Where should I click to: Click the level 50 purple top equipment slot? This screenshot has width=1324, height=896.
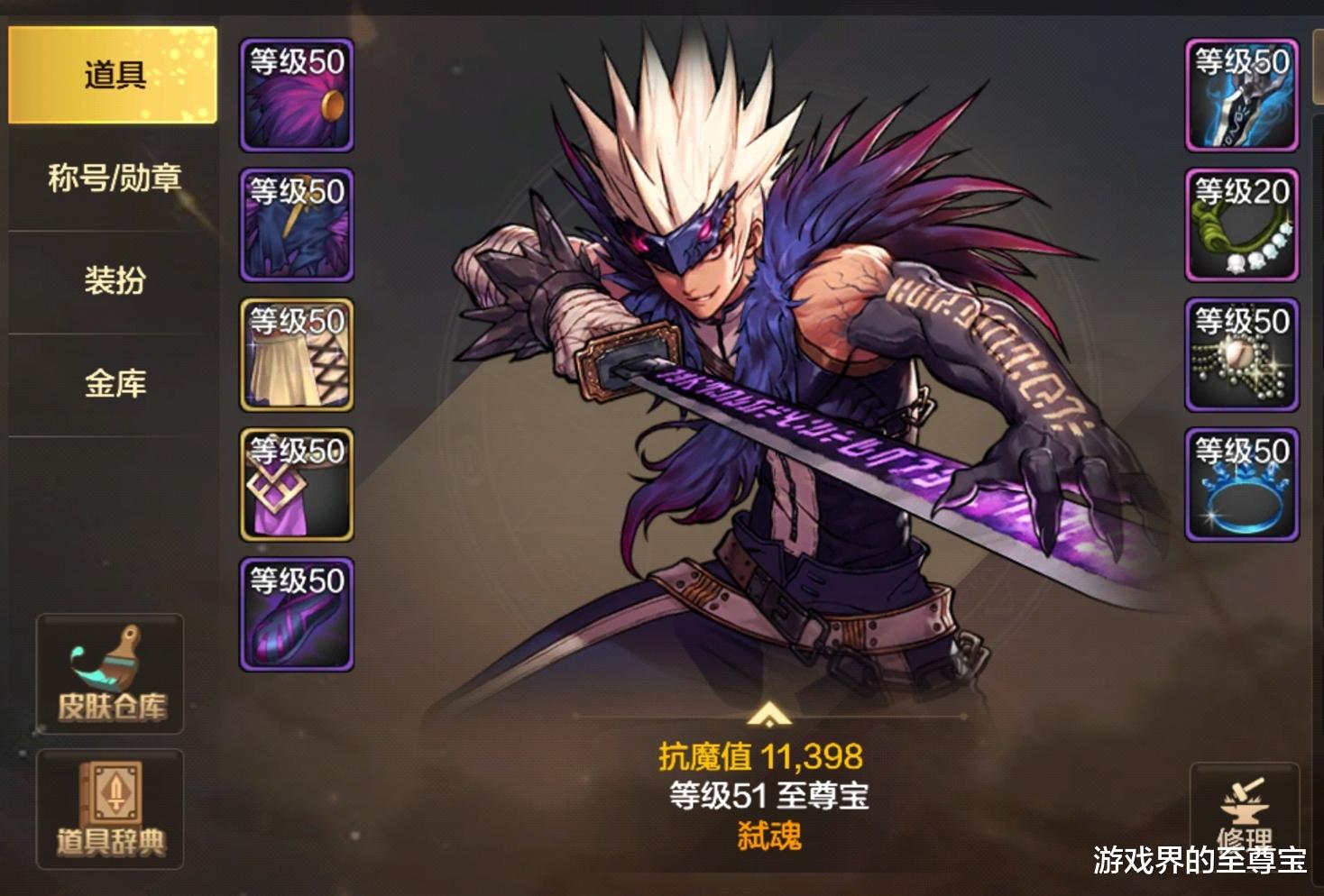point(296,227)
